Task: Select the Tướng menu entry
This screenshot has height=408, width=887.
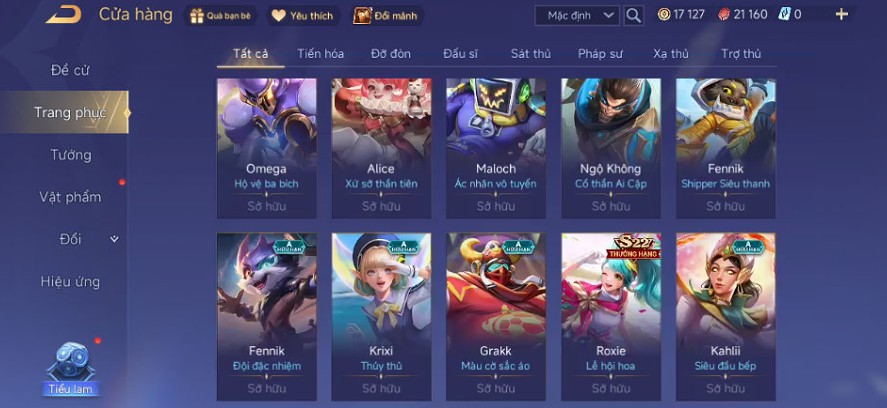Action: click(71, 155)
